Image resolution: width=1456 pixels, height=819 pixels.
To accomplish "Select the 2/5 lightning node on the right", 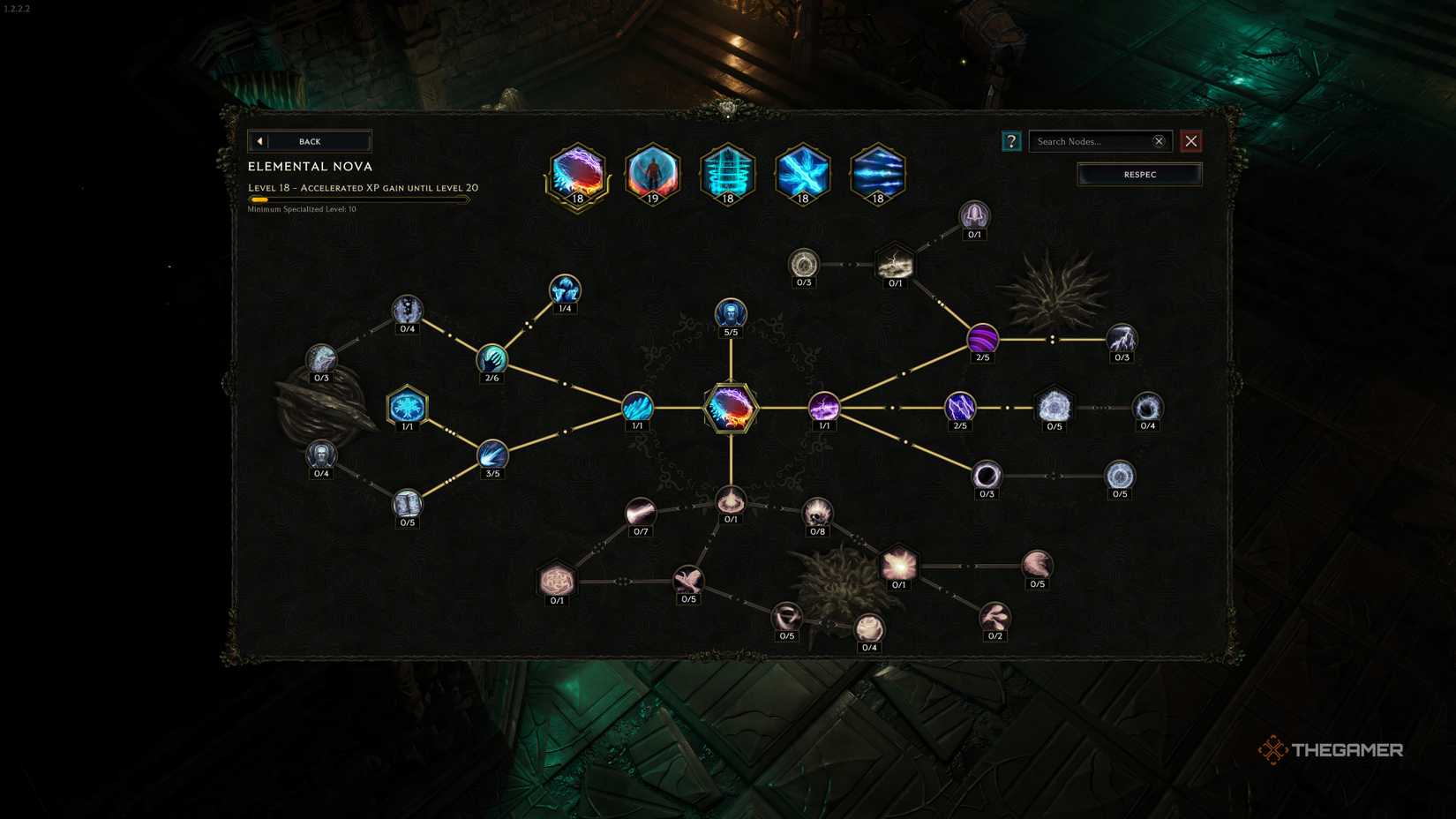I will click(961, 407).
